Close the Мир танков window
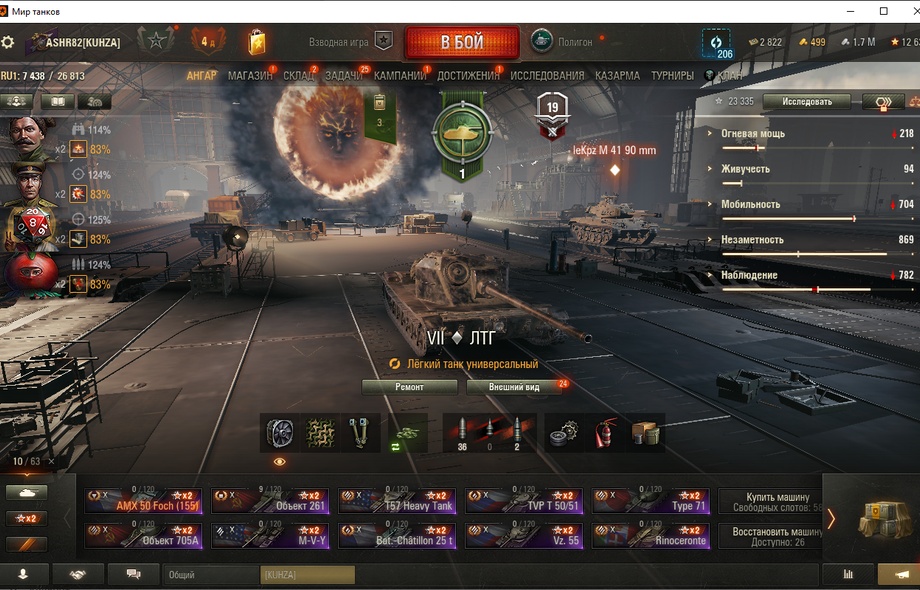Image resolution: width=920 pixels, height=590 pixels. click(904, 11)
